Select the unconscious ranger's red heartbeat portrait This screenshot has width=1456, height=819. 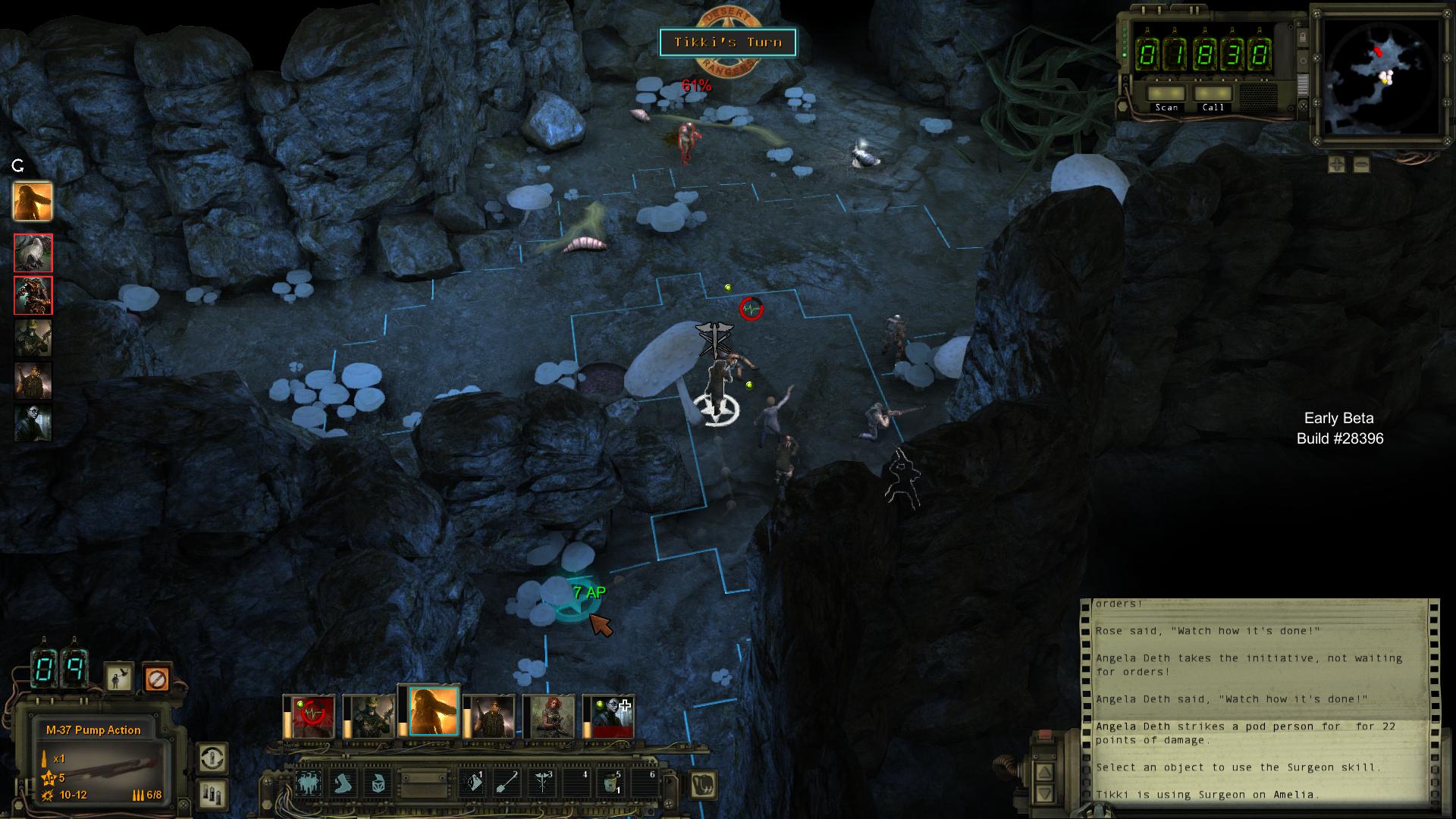[312, 716]
